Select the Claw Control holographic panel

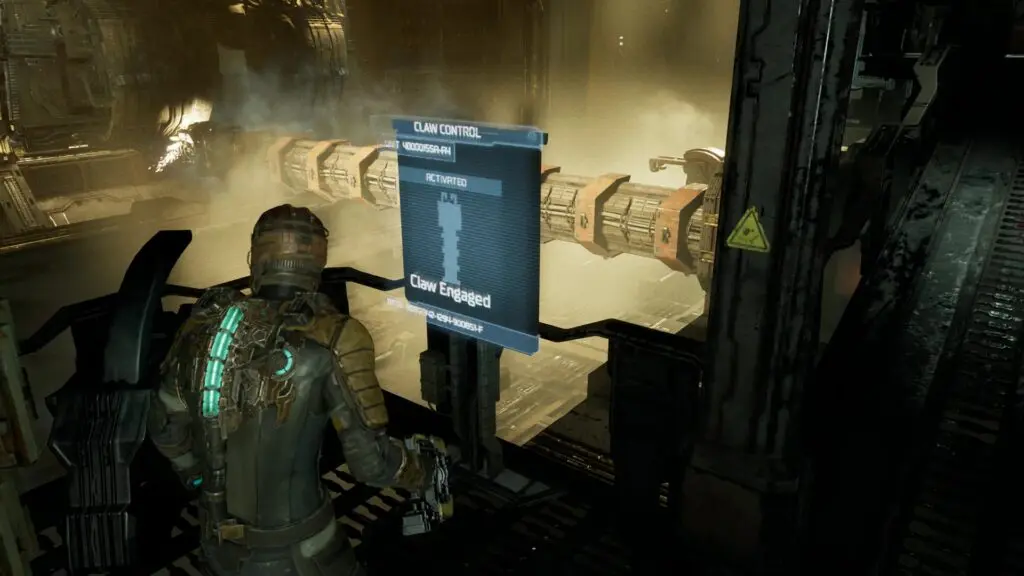pyautogui.click(x=468, y=236)
